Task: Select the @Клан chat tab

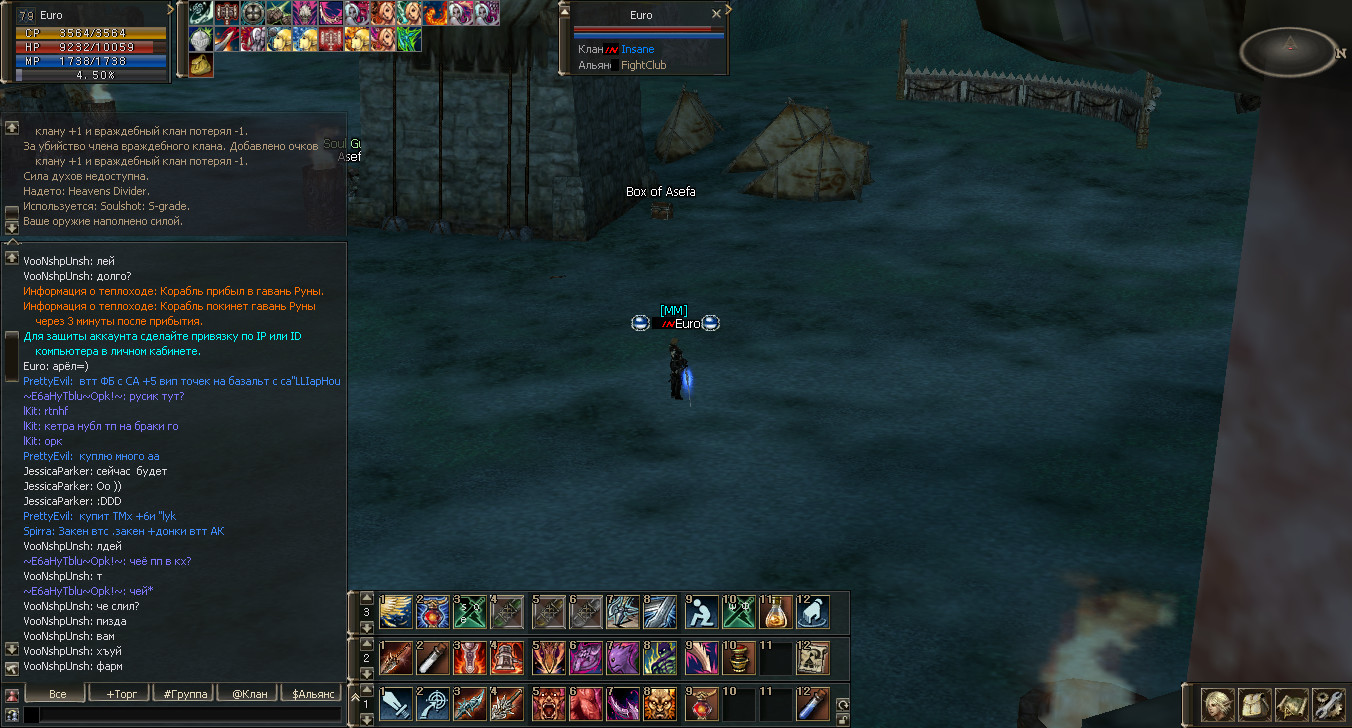Action: coord(246,693)
